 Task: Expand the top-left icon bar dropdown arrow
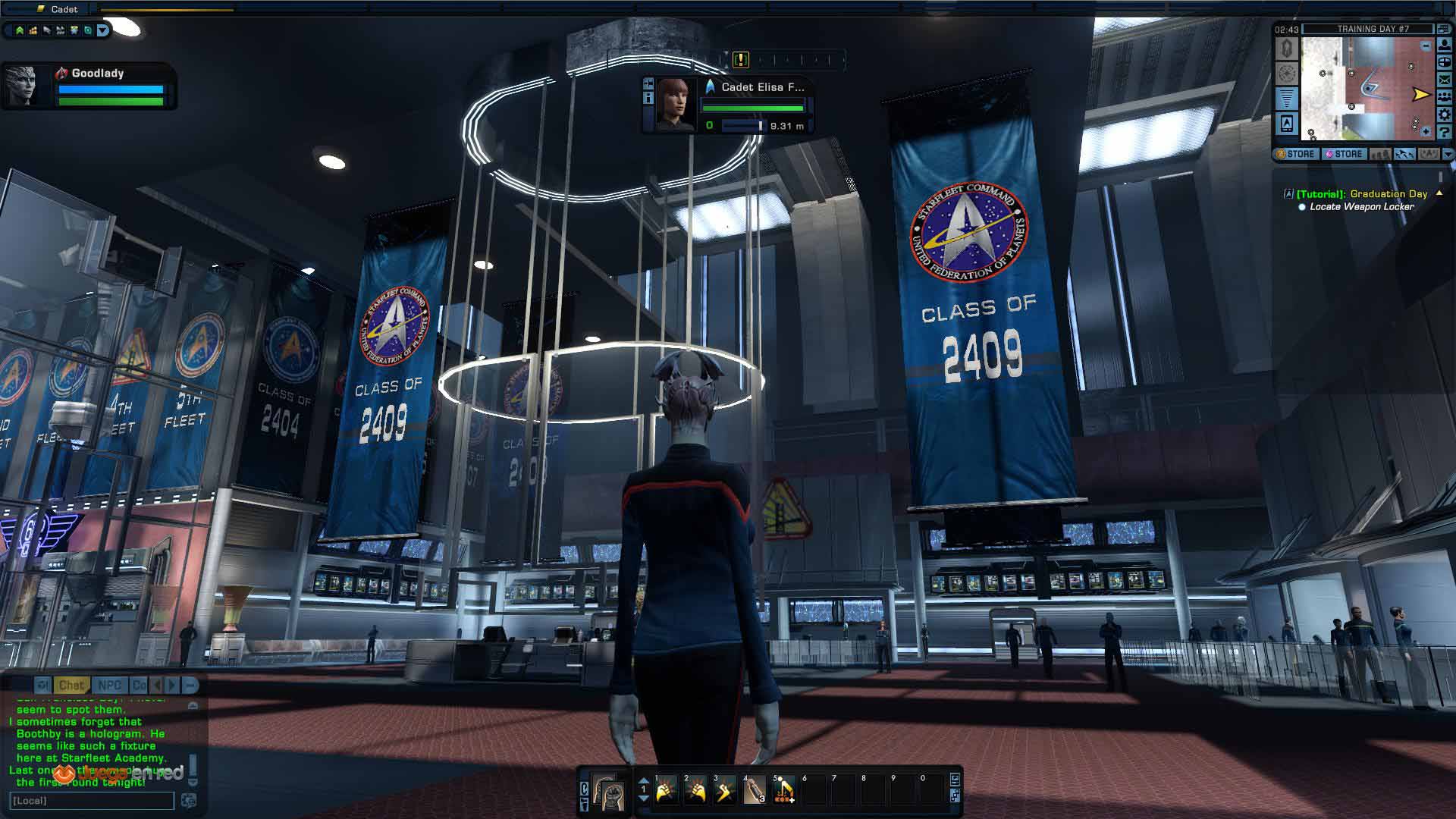pyautogui.click(x=102, y=30)
